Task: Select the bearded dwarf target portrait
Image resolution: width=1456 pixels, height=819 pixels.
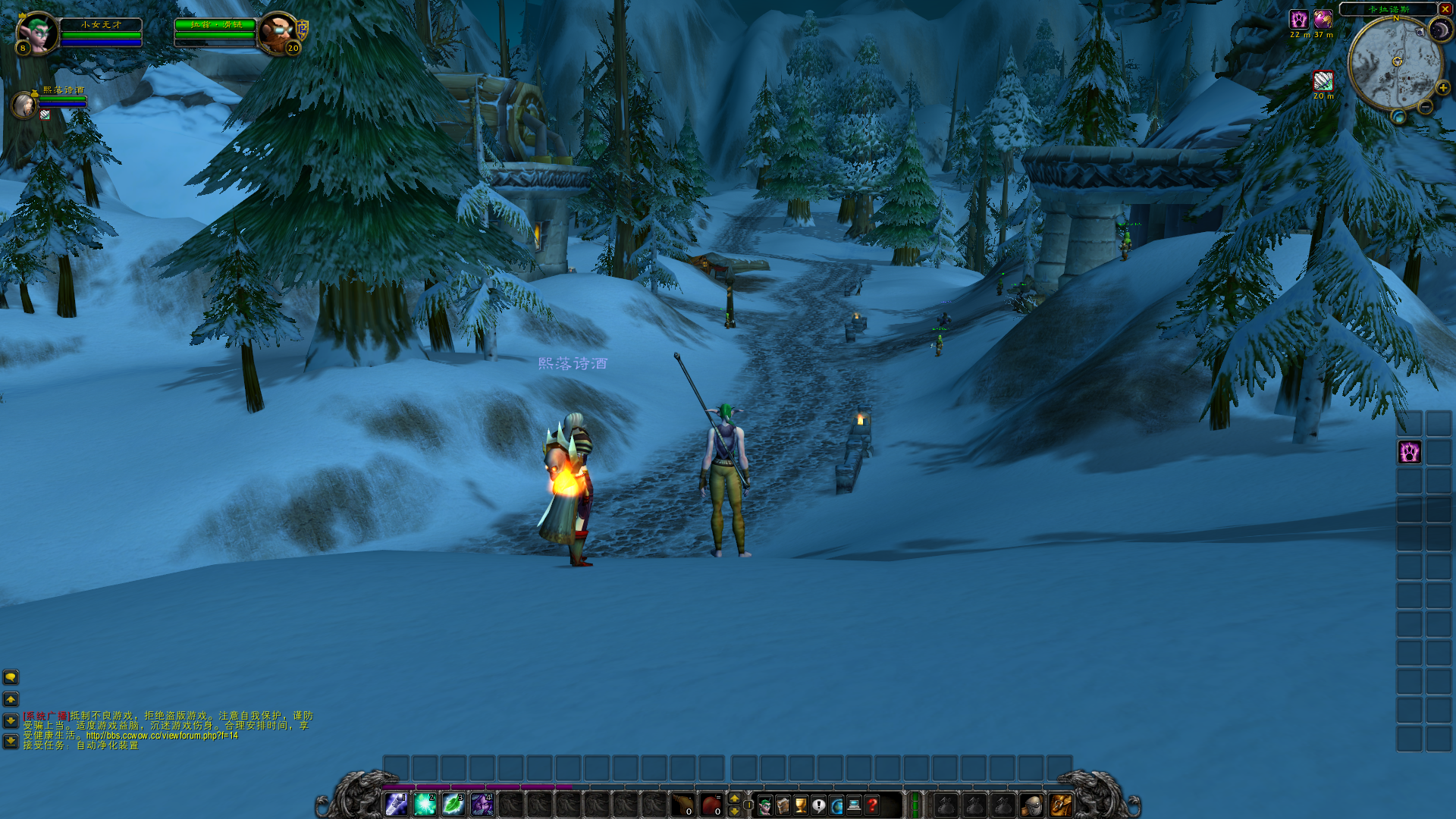Action: click(277, 32)
